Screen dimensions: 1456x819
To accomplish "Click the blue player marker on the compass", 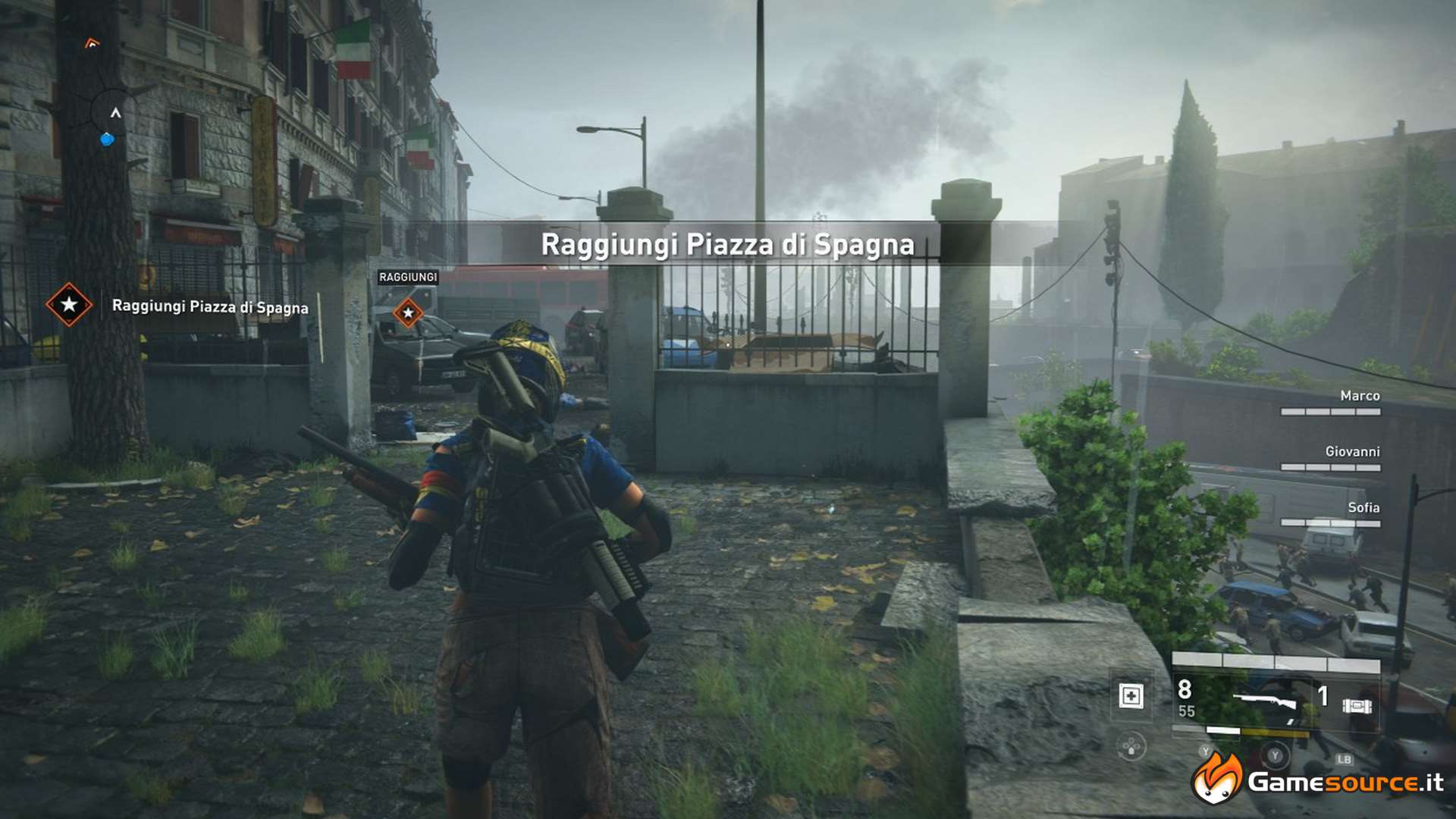I will [x=107, y=139].
